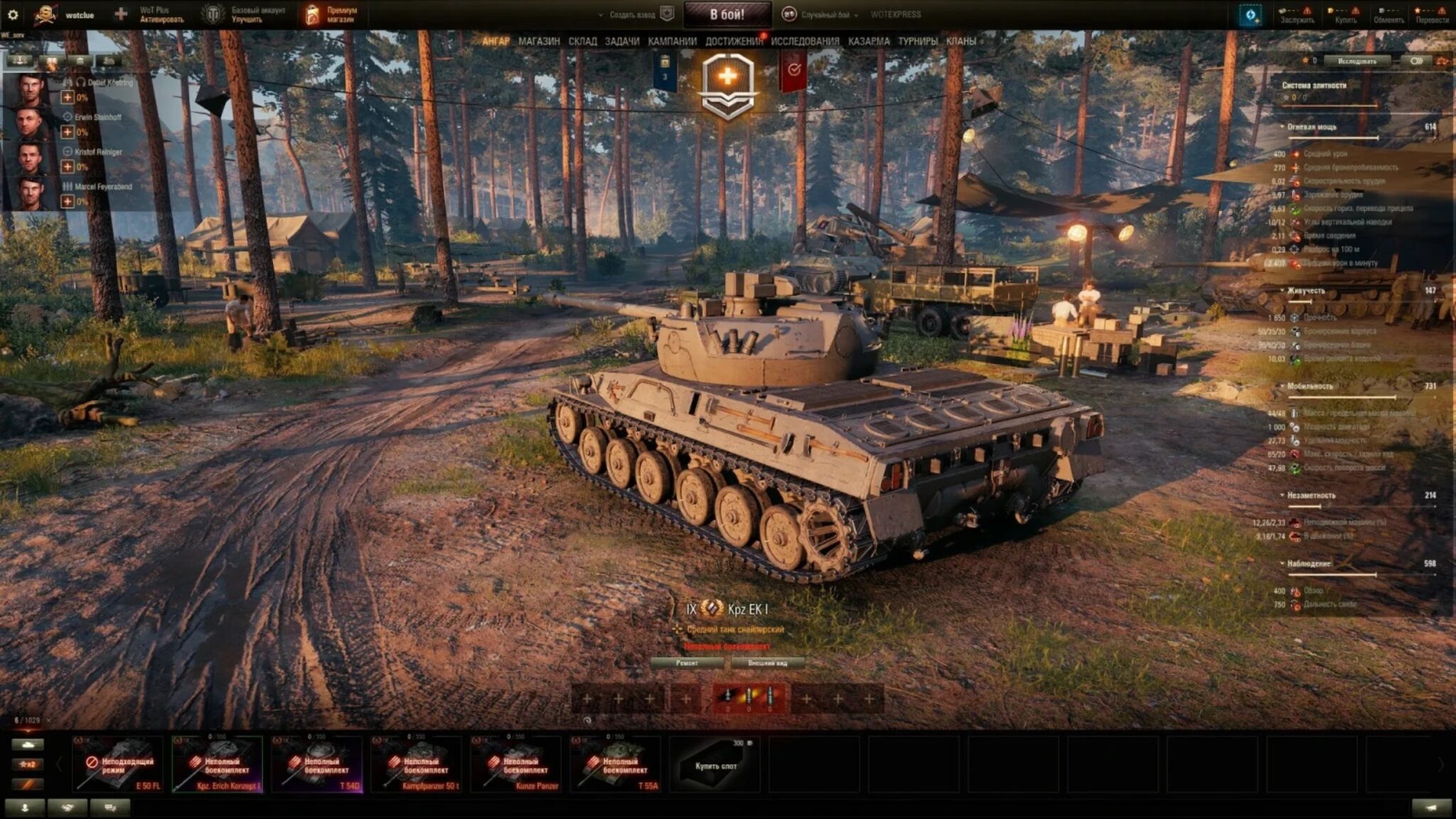Screen dimensions: 1456x819
Task: Open the "Внешний вид" customization button
Action: (x=768, y=663)
